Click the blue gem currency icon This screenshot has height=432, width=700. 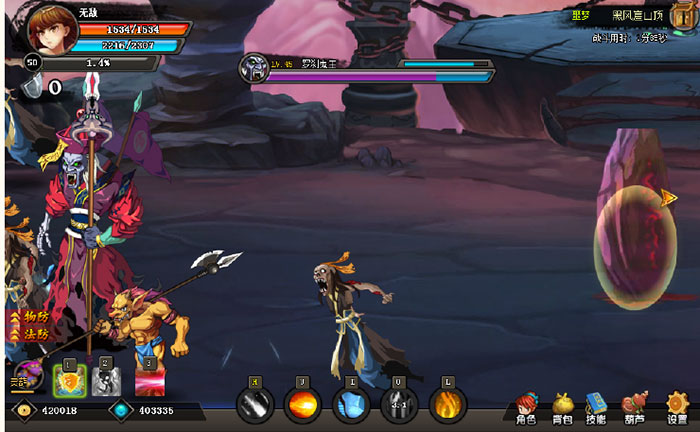[x=121, y=410]
